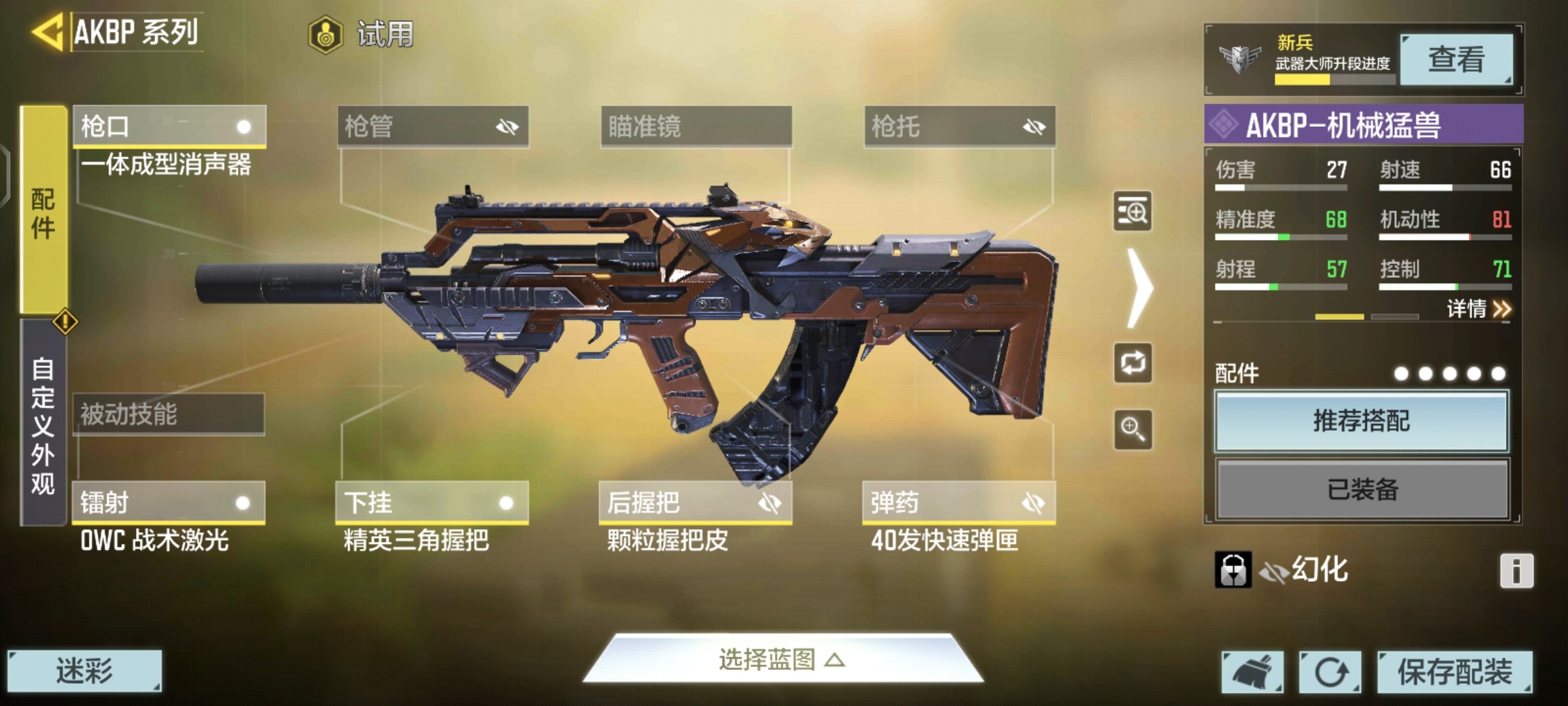Open the 枪托 stock attachment slot
Image resolution: width=1568 pixels, height=706 pixels.
959,126
